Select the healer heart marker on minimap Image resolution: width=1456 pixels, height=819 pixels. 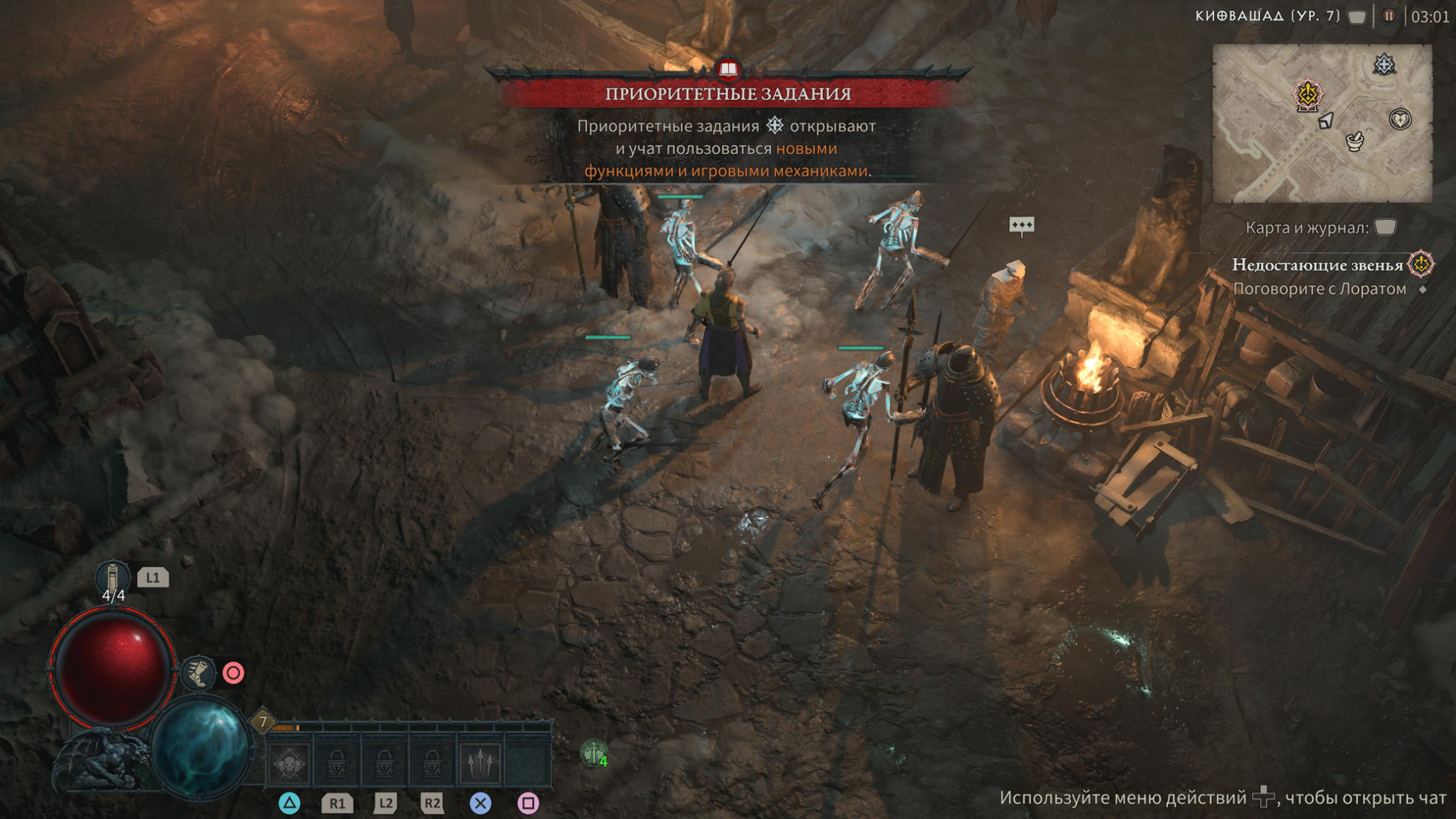coord(1400,119)
